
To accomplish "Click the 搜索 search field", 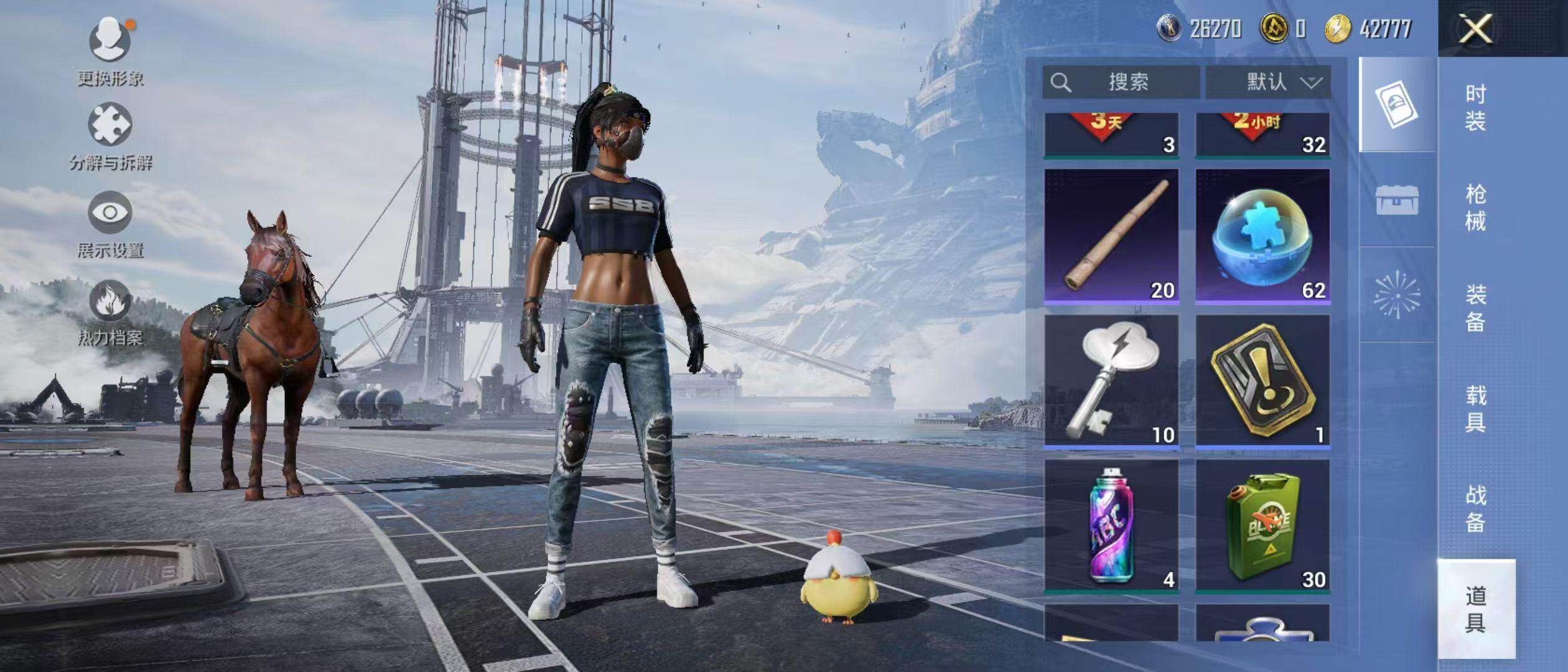I will (1121, 82).
